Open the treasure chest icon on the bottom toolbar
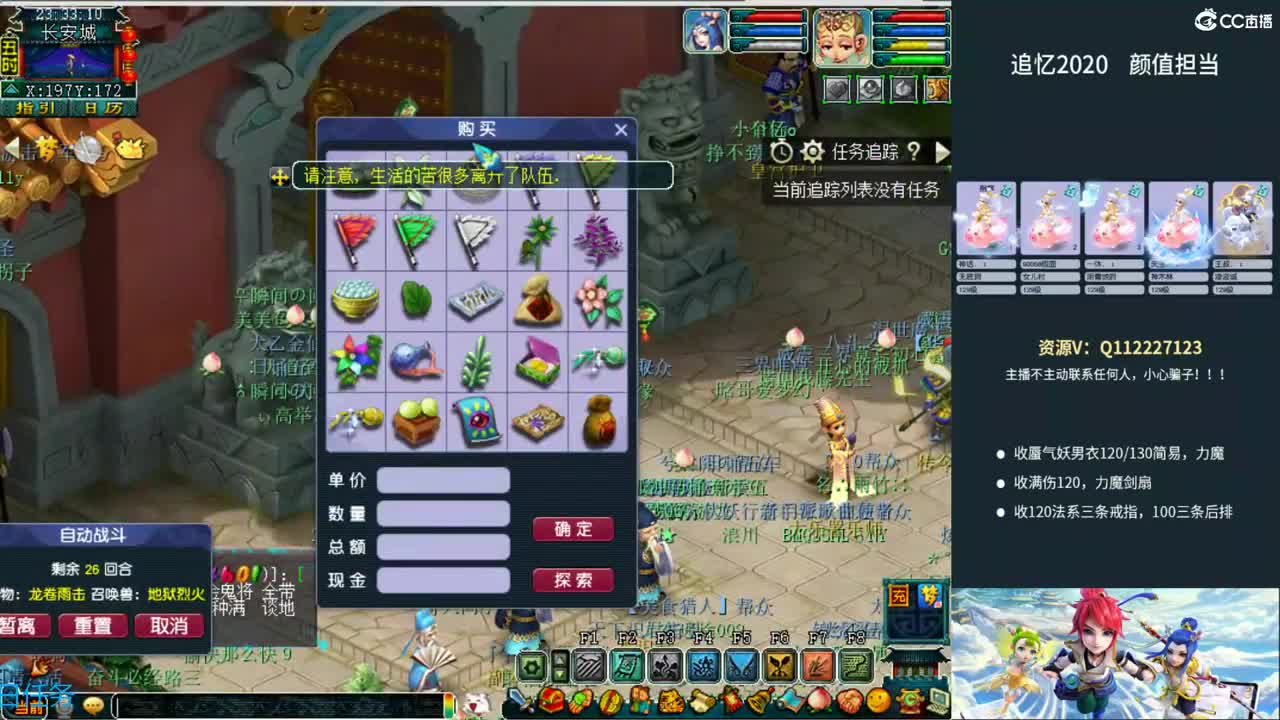 tap(550, 700)
